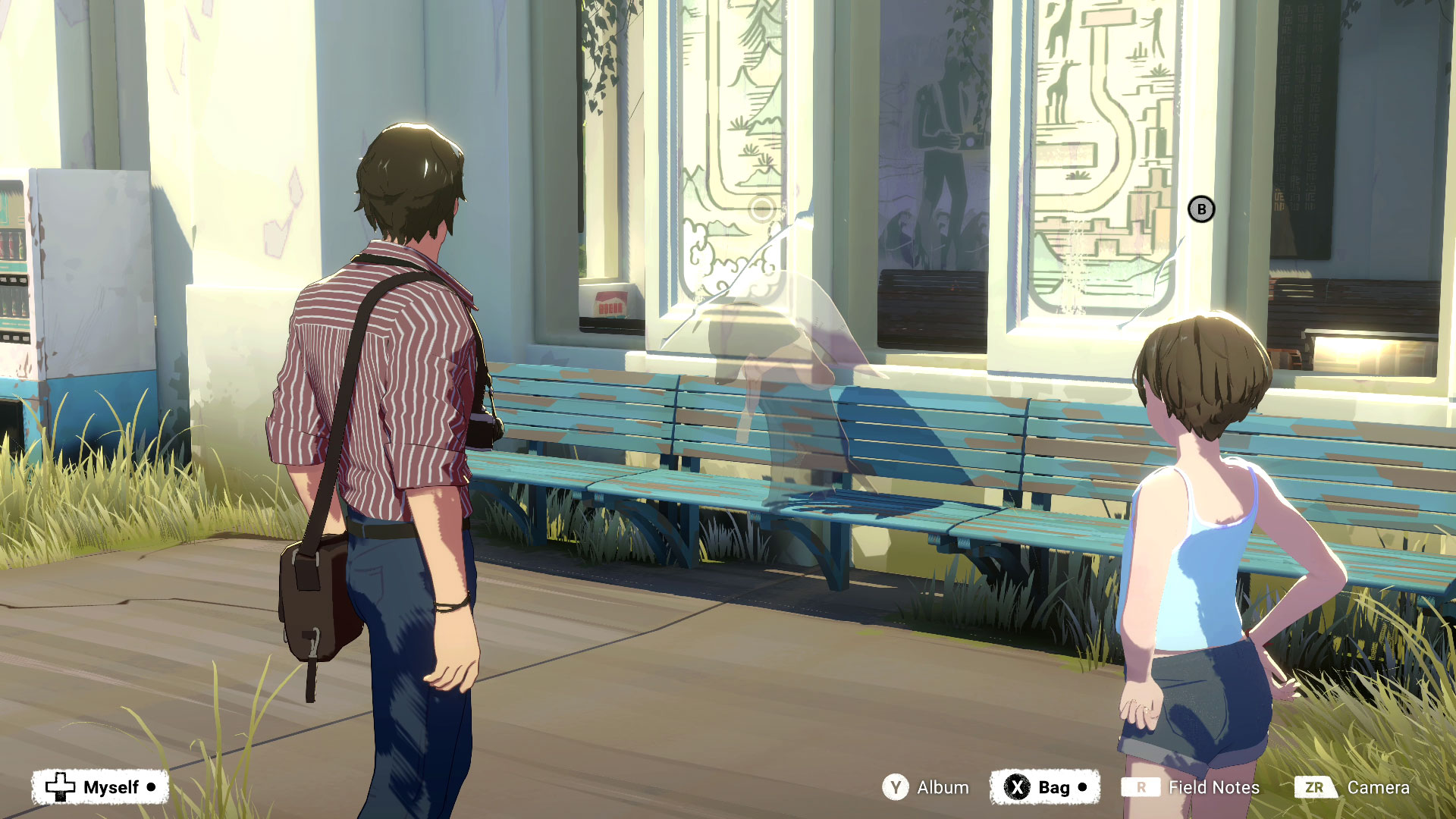Click the notification dot next to Bag
1456x819 pixels.
pyautogui.click(x=1082, y=788)
